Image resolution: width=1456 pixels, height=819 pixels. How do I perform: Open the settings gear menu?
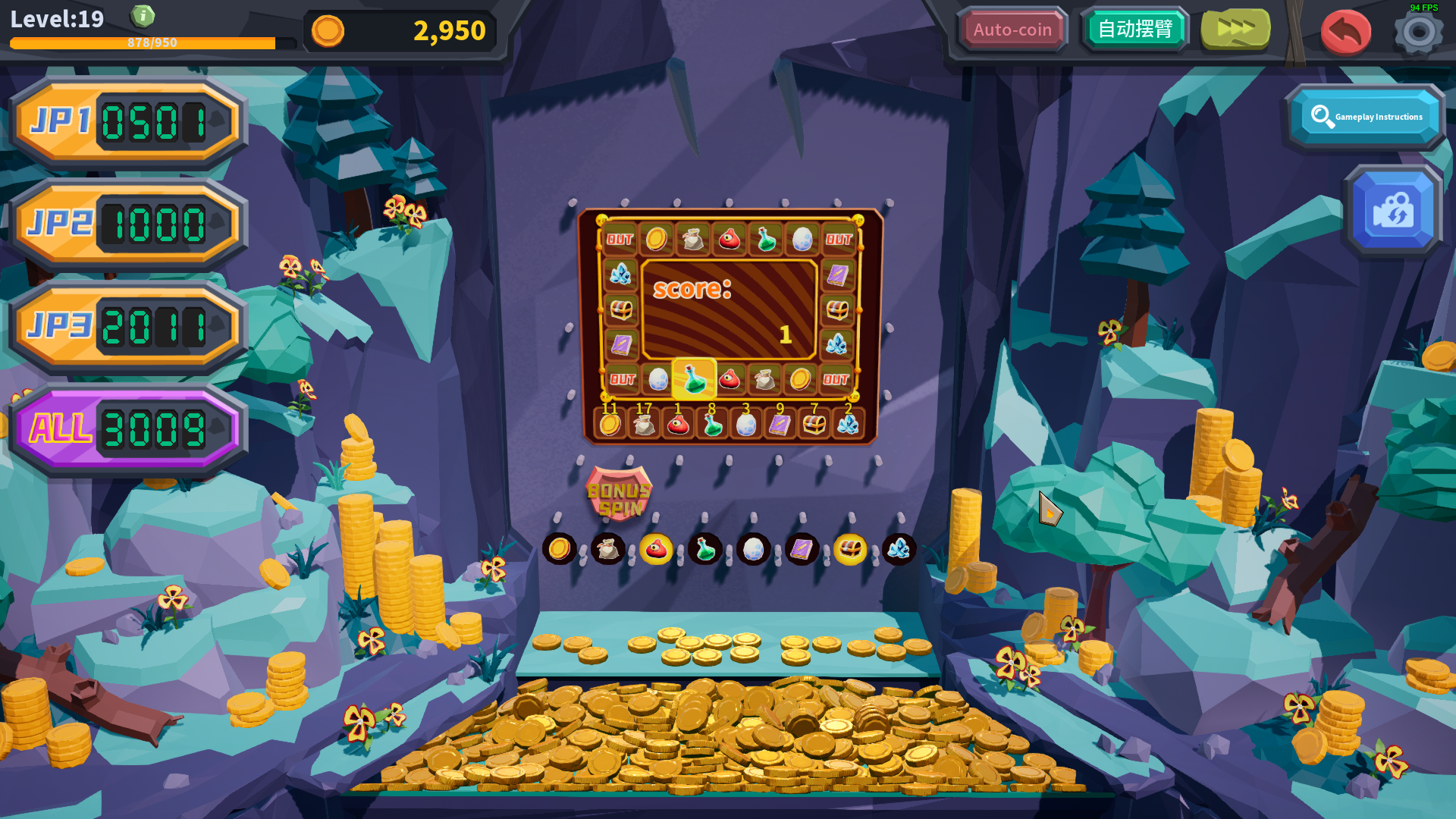[x=1420, y=32]
